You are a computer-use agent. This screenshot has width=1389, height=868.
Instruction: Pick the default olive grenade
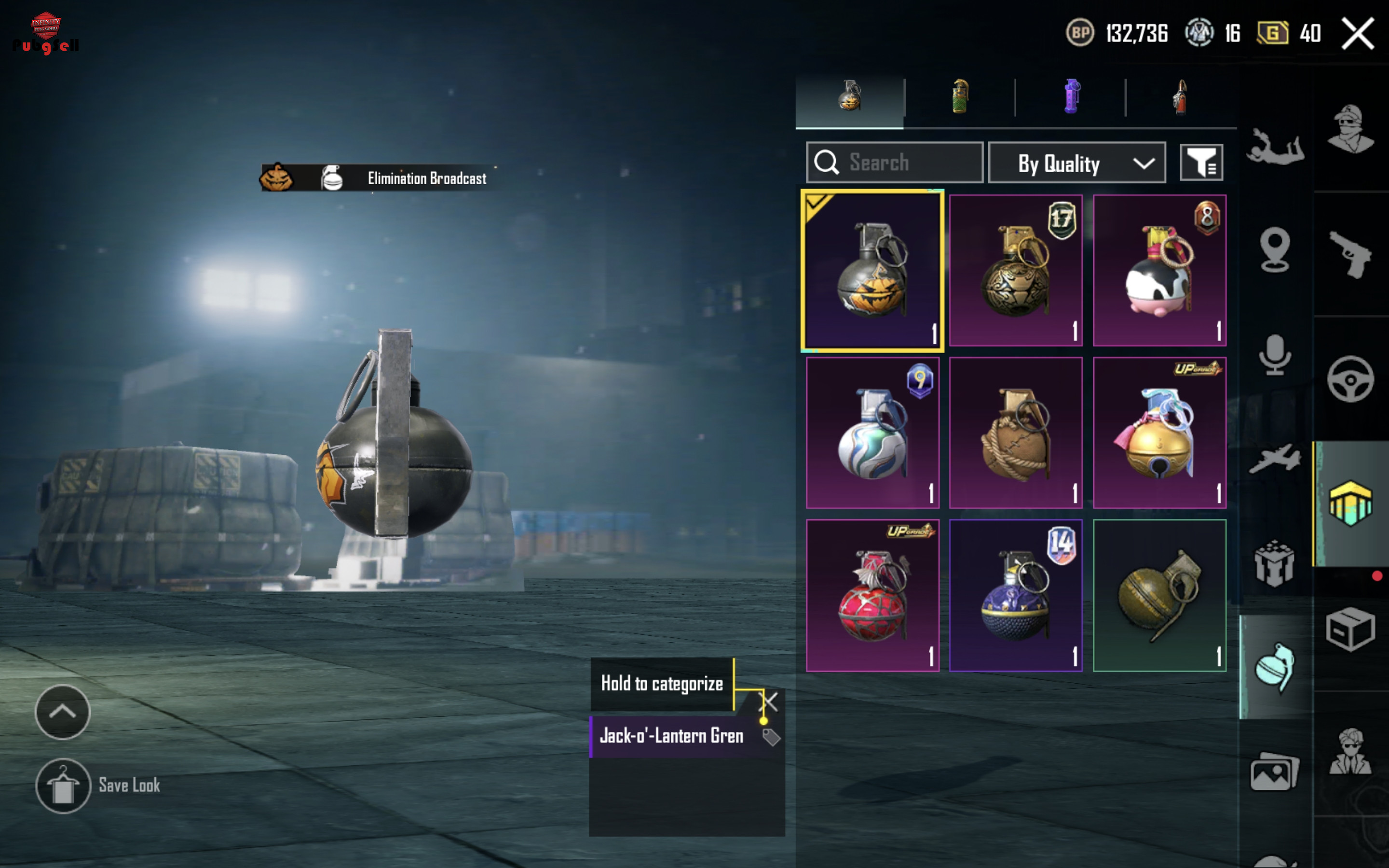click(1159, 596)
